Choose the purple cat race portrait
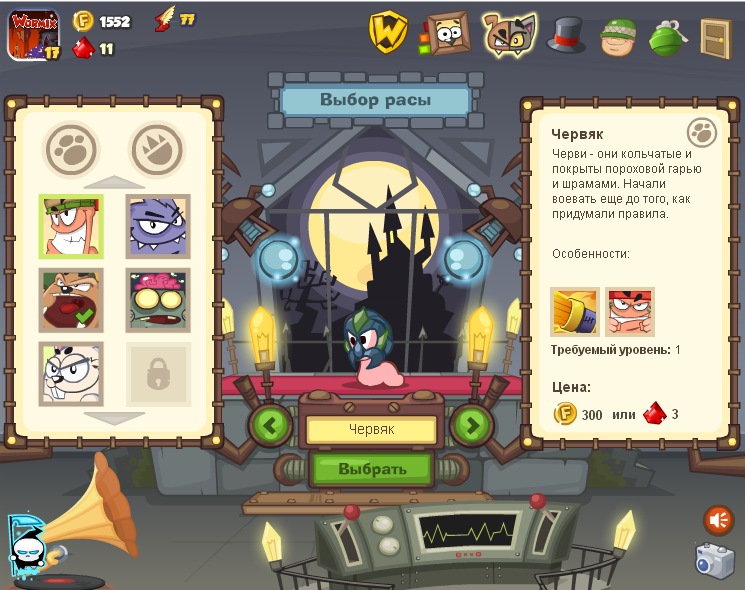Viewport: 745px width, 590px height. click(158, 226)
